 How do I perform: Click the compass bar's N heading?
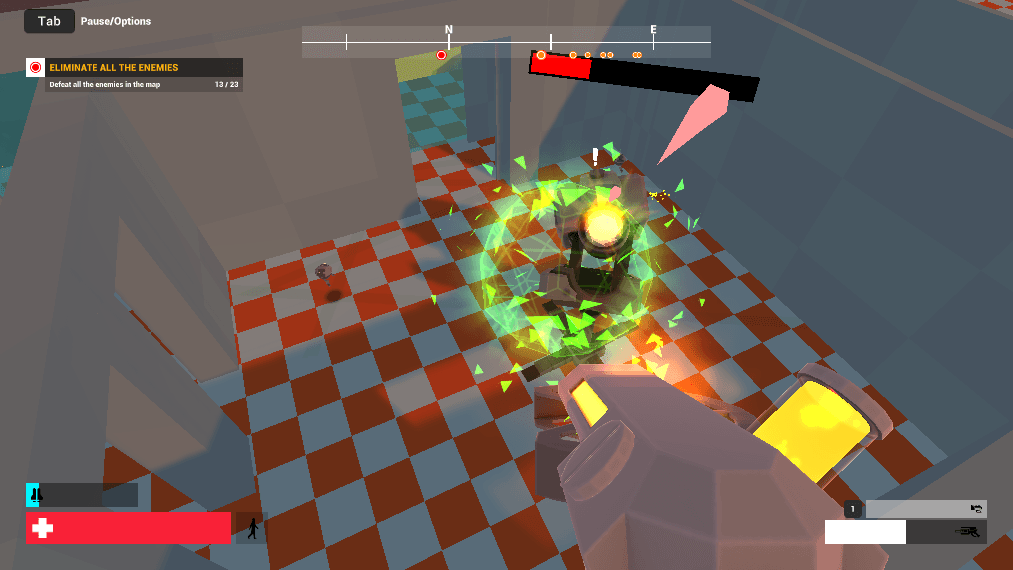449,30
